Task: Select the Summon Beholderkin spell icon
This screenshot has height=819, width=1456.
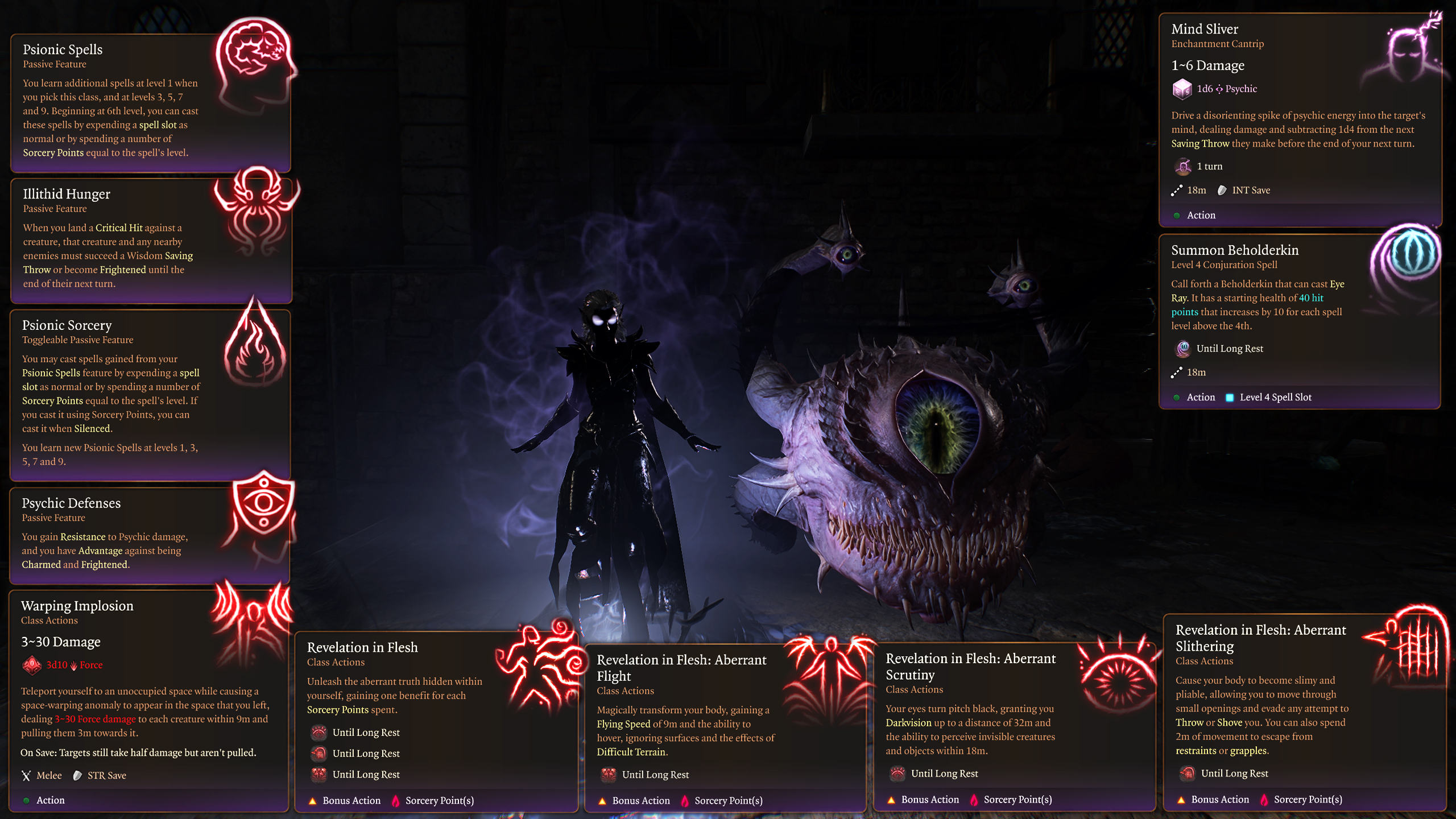Action: [x=1409, y=257]
